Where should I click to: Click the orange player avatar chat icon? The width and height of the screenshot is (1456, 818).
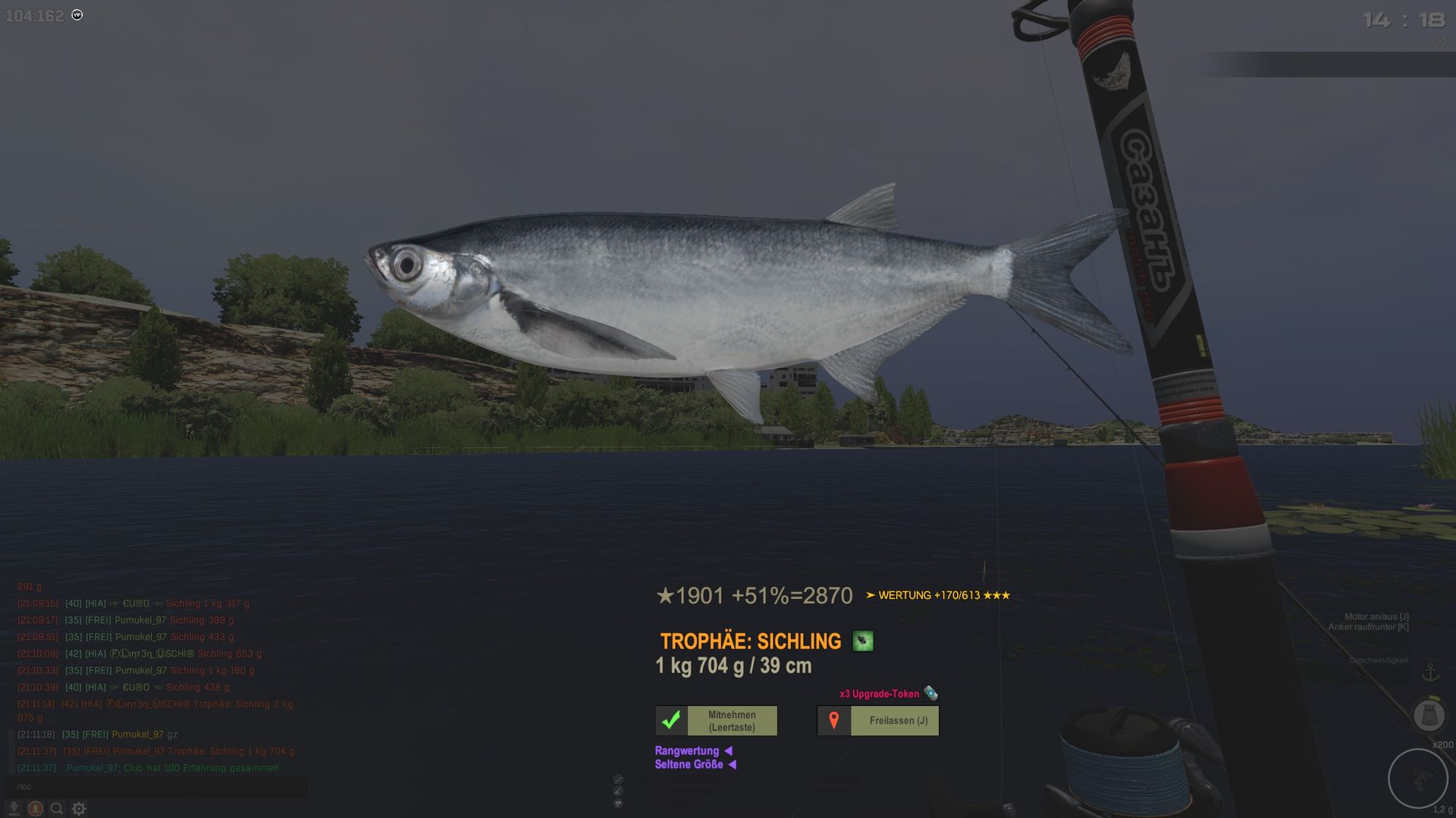35,809
